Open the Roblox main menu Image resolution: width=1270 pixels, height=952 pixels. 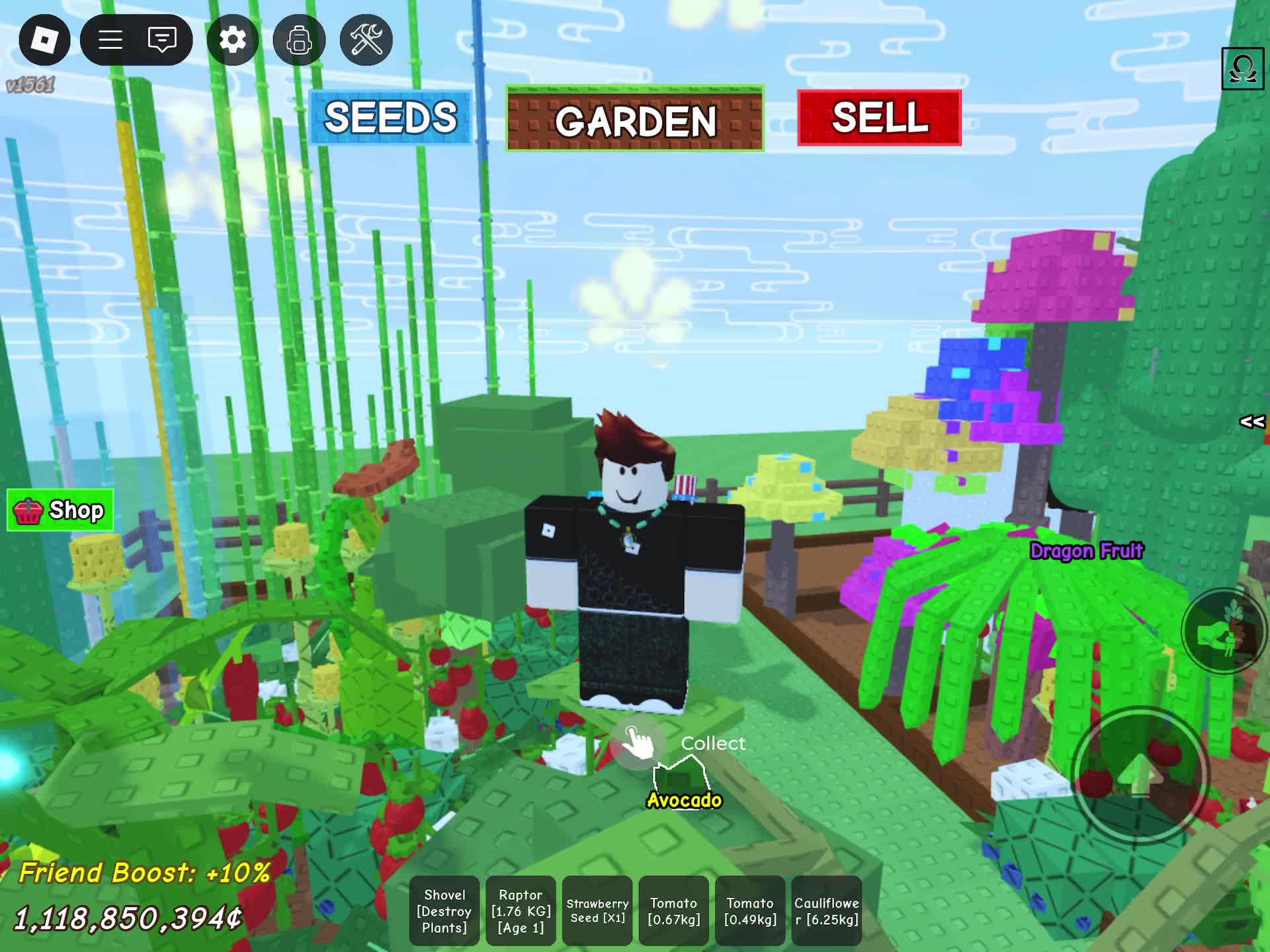(44, 40)
